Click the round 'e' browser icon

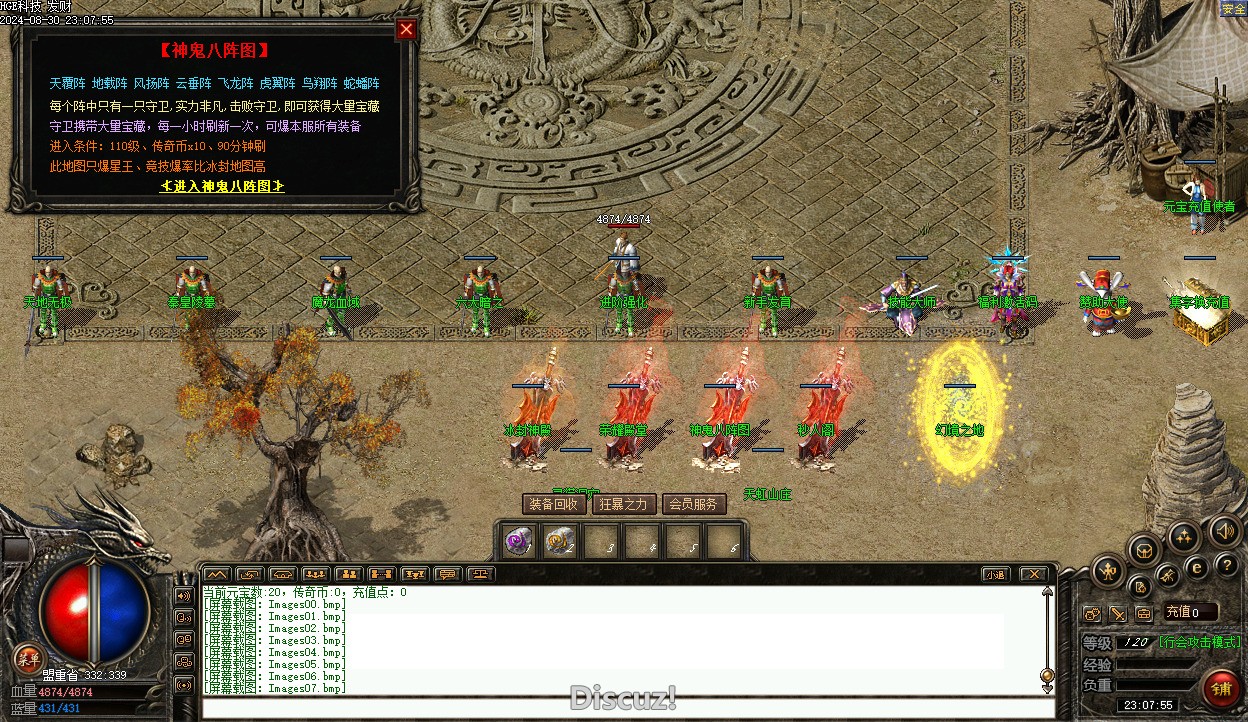point(1197,568)
